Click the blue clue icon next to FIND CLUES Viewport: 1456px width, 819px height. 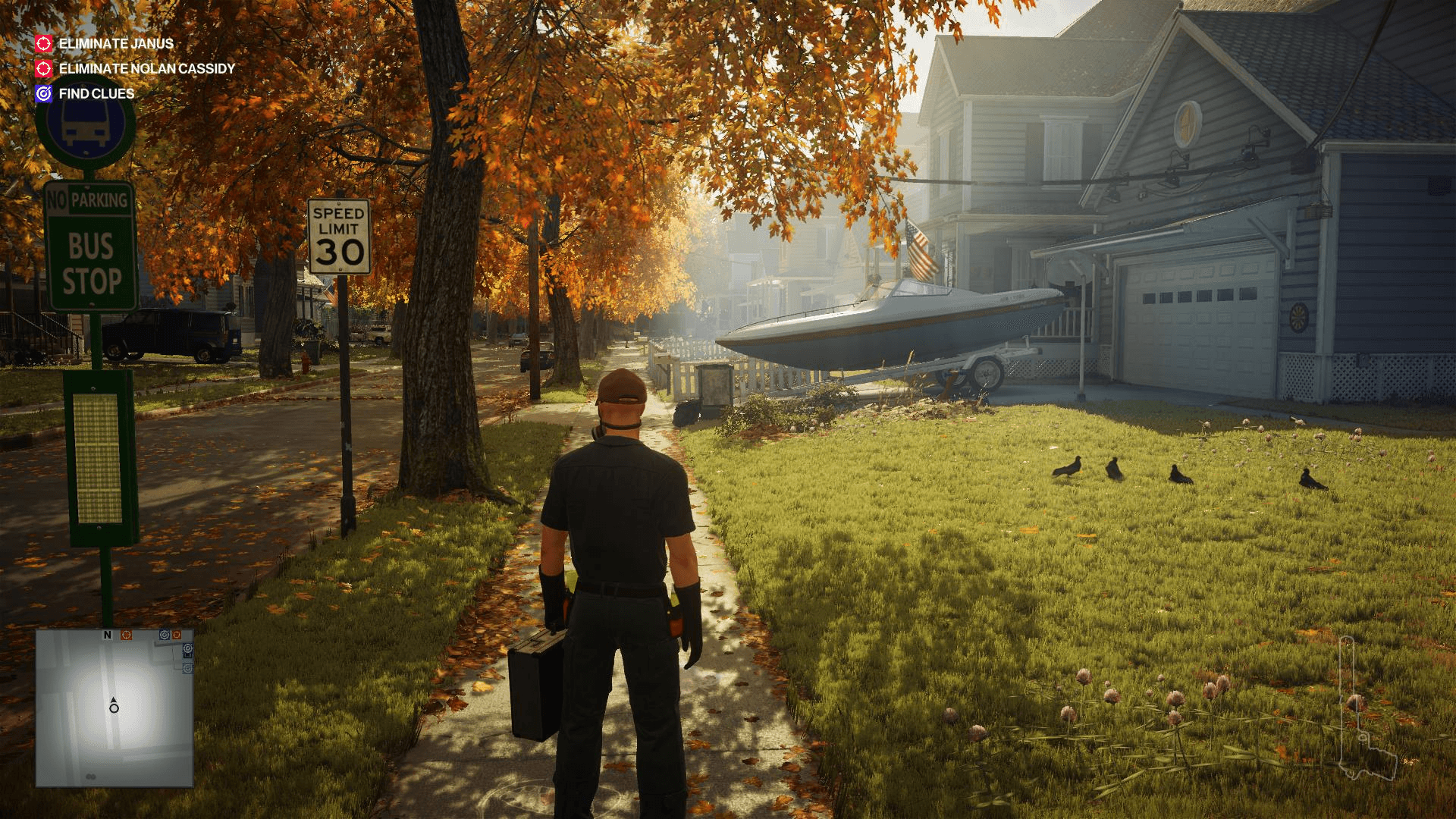click(x=42, y=94)
